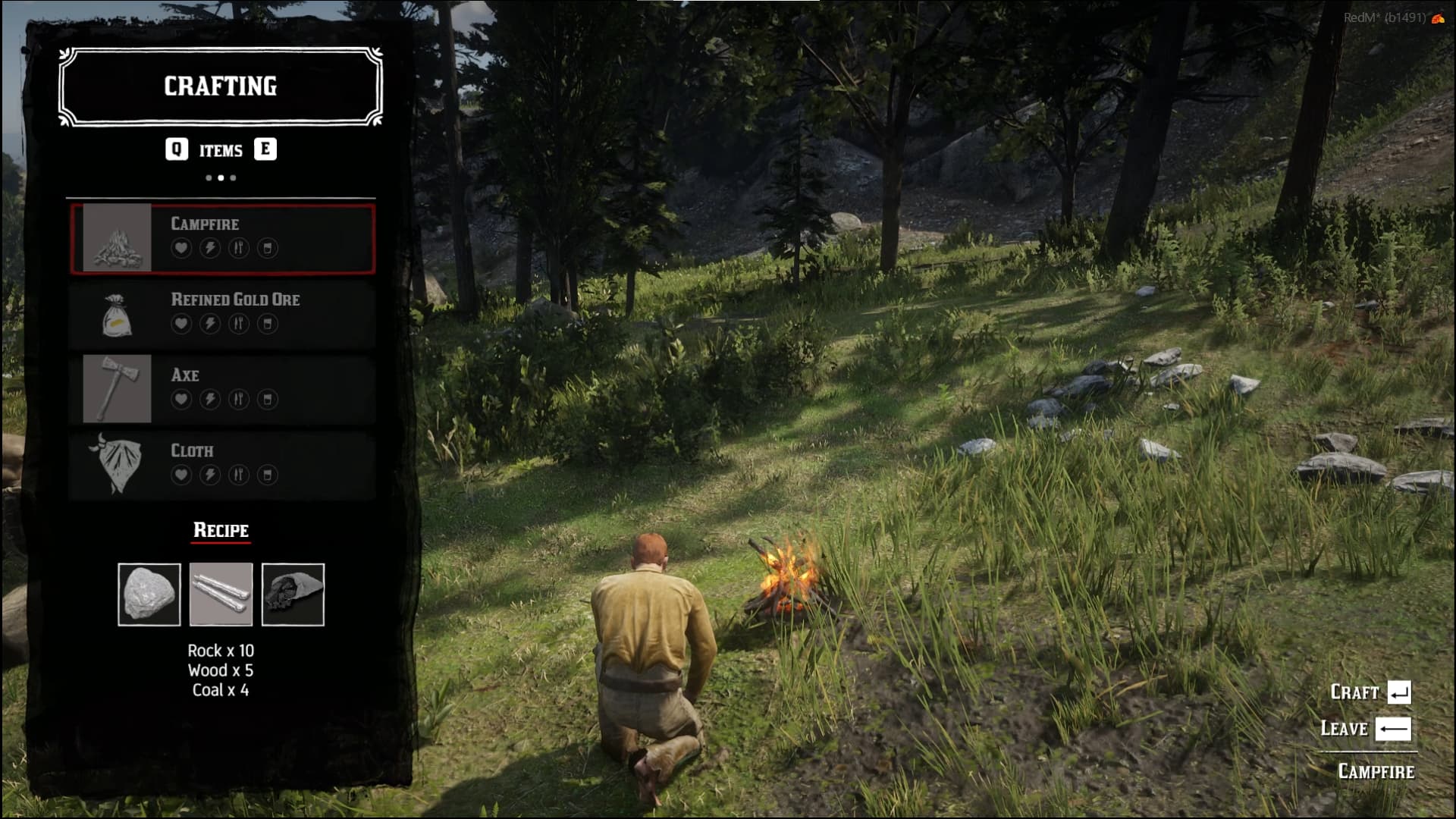The image size is (1456, 819).
Task: Select the Rock ingredient thumbnail in Recipe
Action: coord(149,595)
